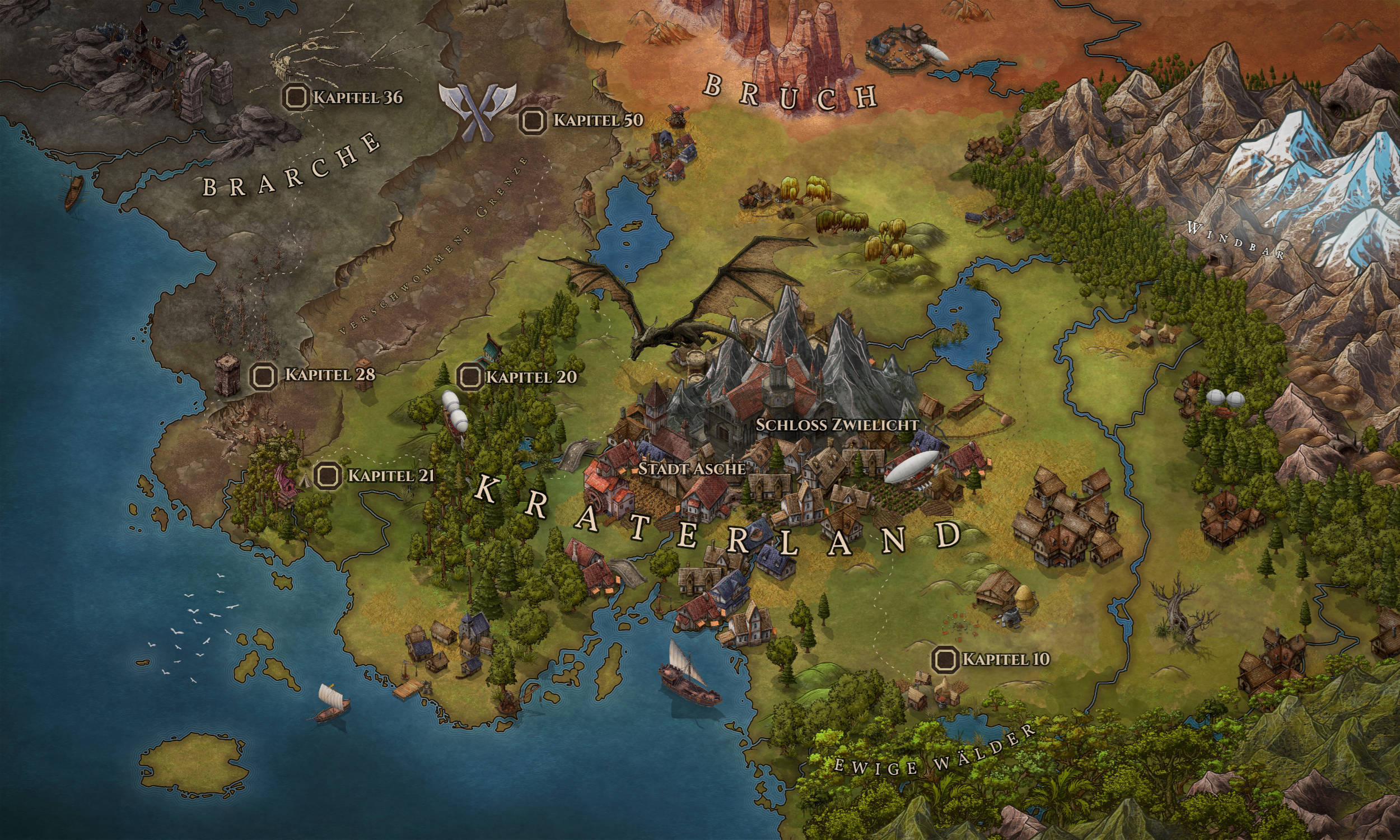Choose the Stadt Asche location label

pyautogui.click(x=692, y=469)
